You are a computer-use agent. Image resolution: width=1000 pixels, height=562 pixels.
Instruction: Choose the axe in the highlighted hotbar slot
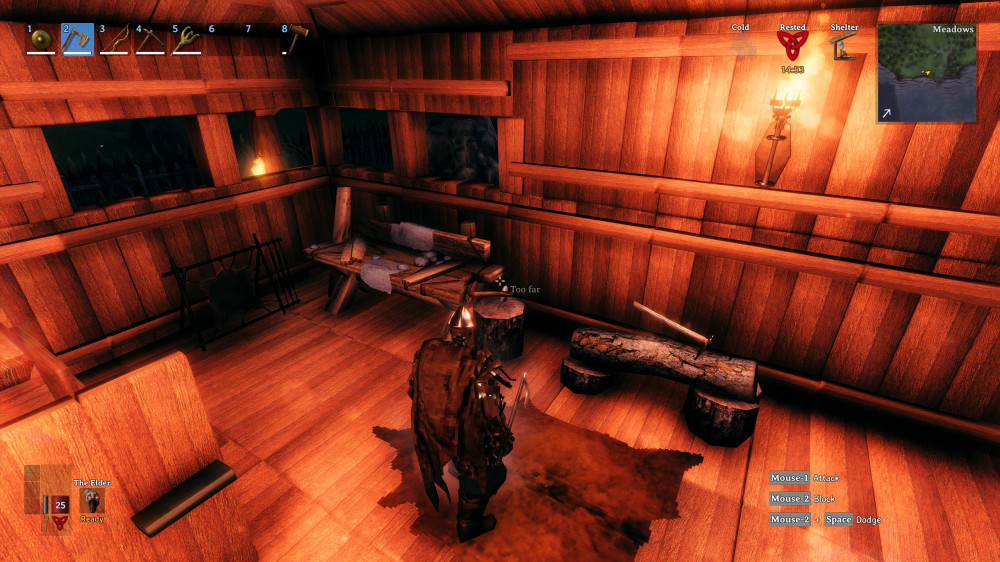tap(78, 39)
